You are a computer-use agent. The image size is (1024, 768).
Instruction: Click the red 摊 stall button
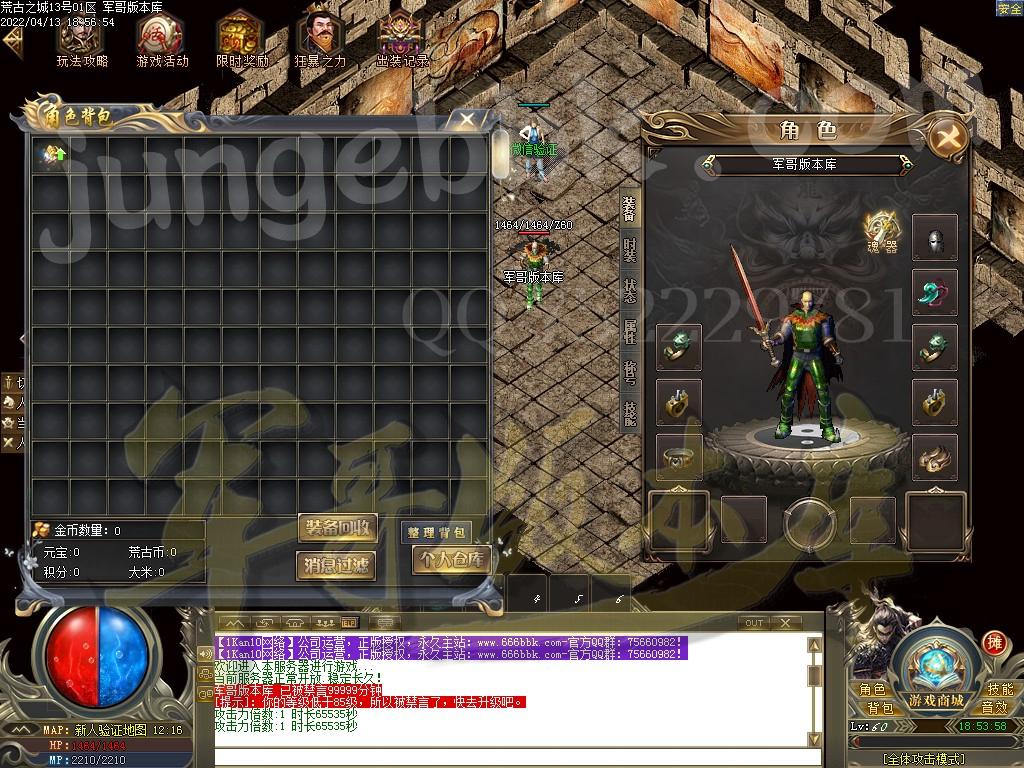[x=993, y=642]
